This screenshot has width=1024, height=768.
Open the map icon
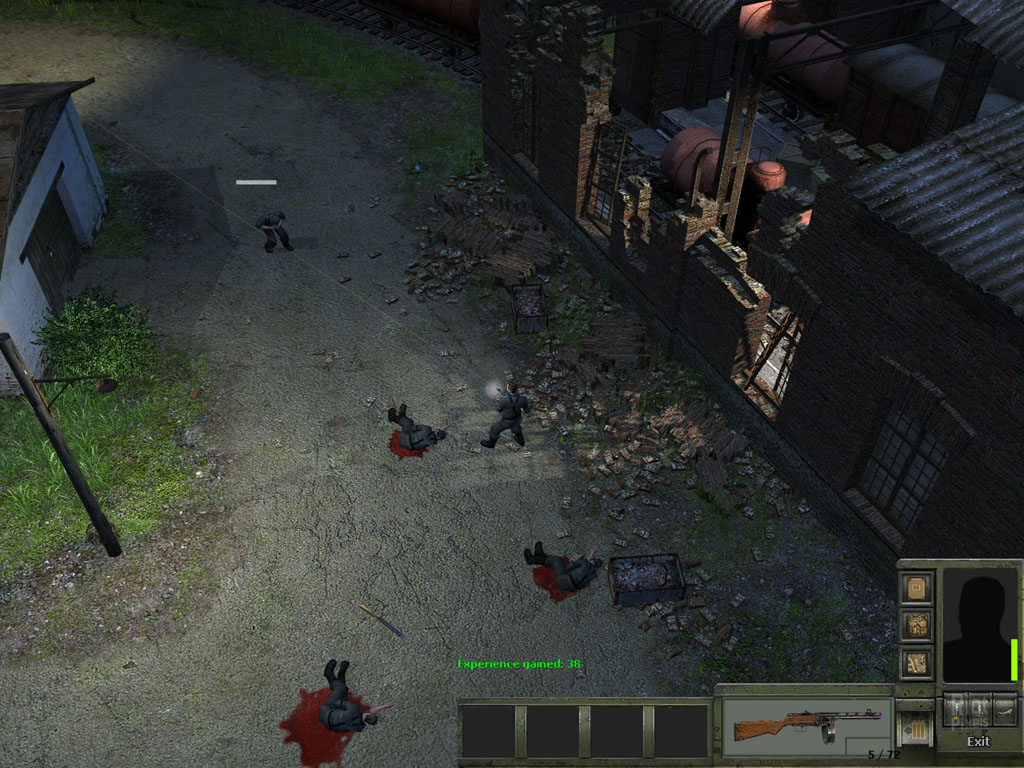pos(916,661)
